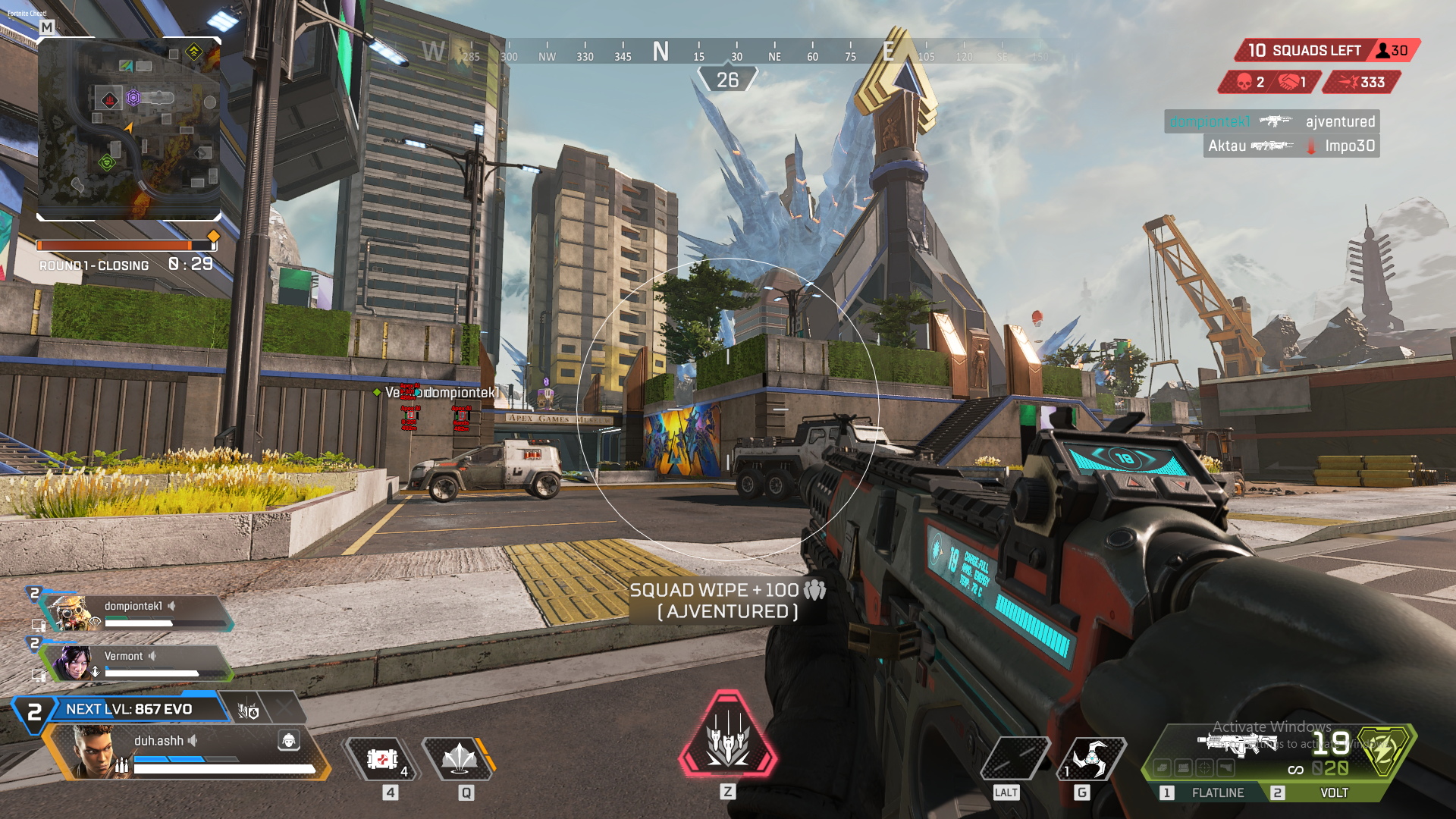The image size is (1456, 819).
Task: Click the helmet icon beside duh.ashh
Action: [288, 740]
